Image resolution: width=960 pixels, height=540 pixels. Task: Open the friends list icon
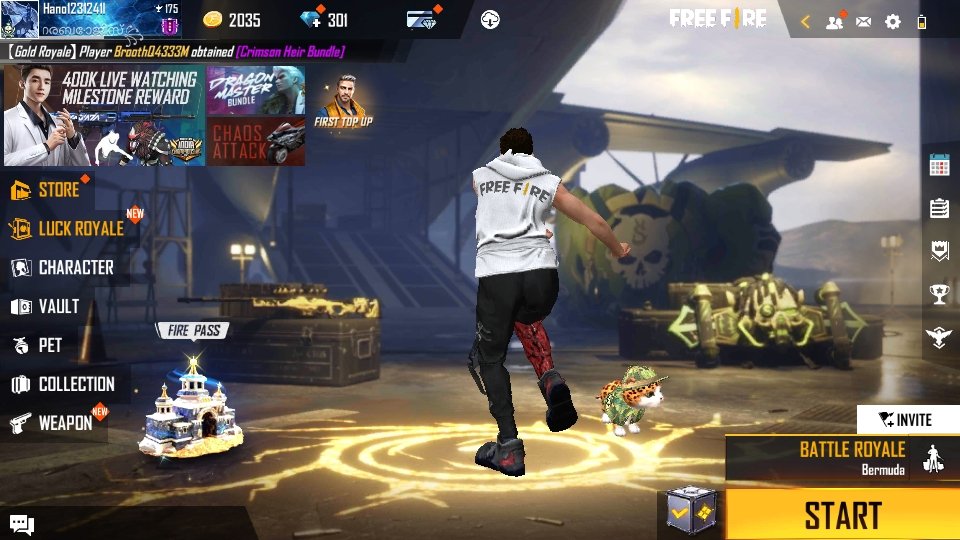834,21
